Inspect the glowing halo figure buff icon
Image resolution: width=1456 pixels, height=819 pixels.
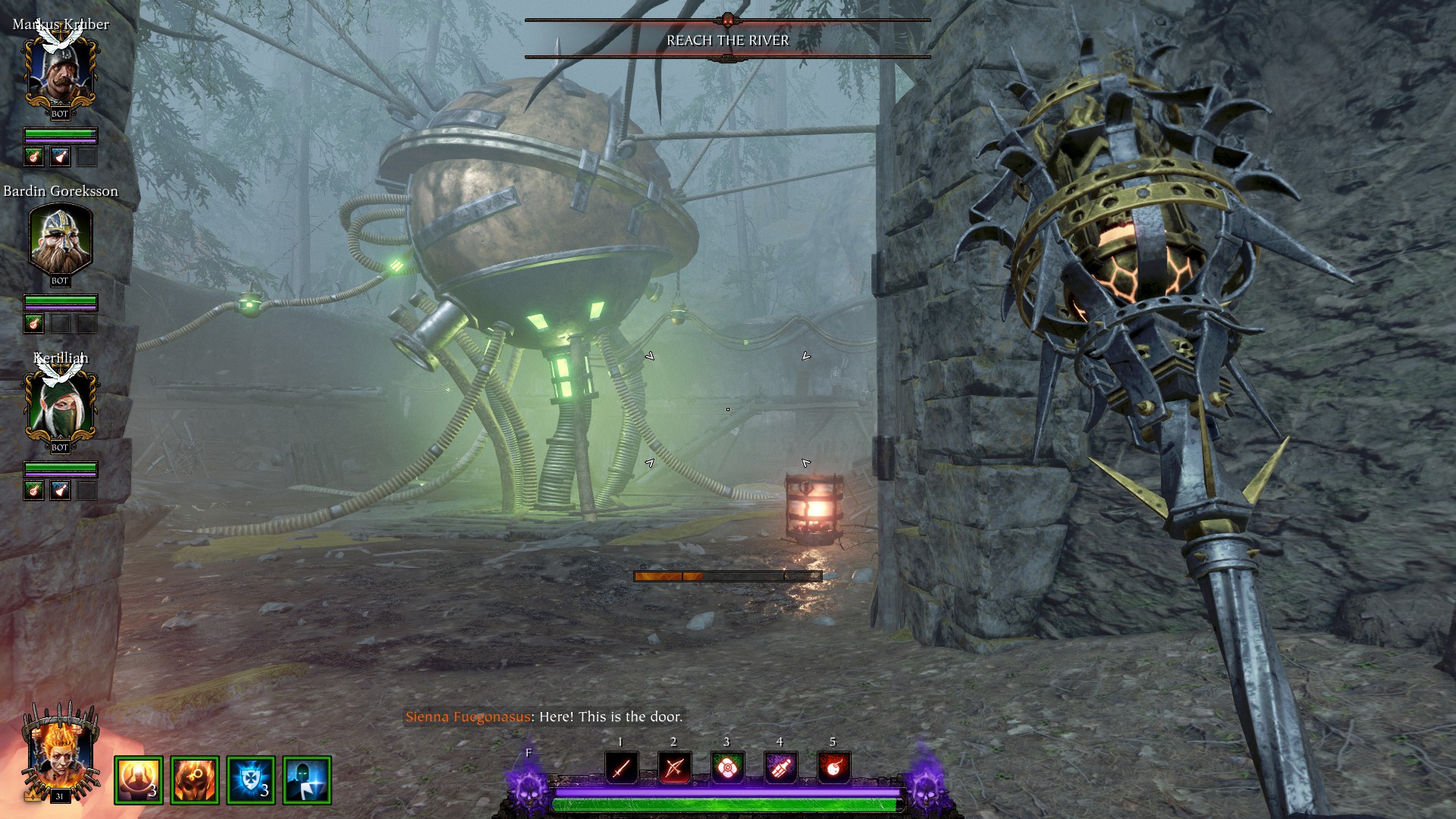click(139, 780)
